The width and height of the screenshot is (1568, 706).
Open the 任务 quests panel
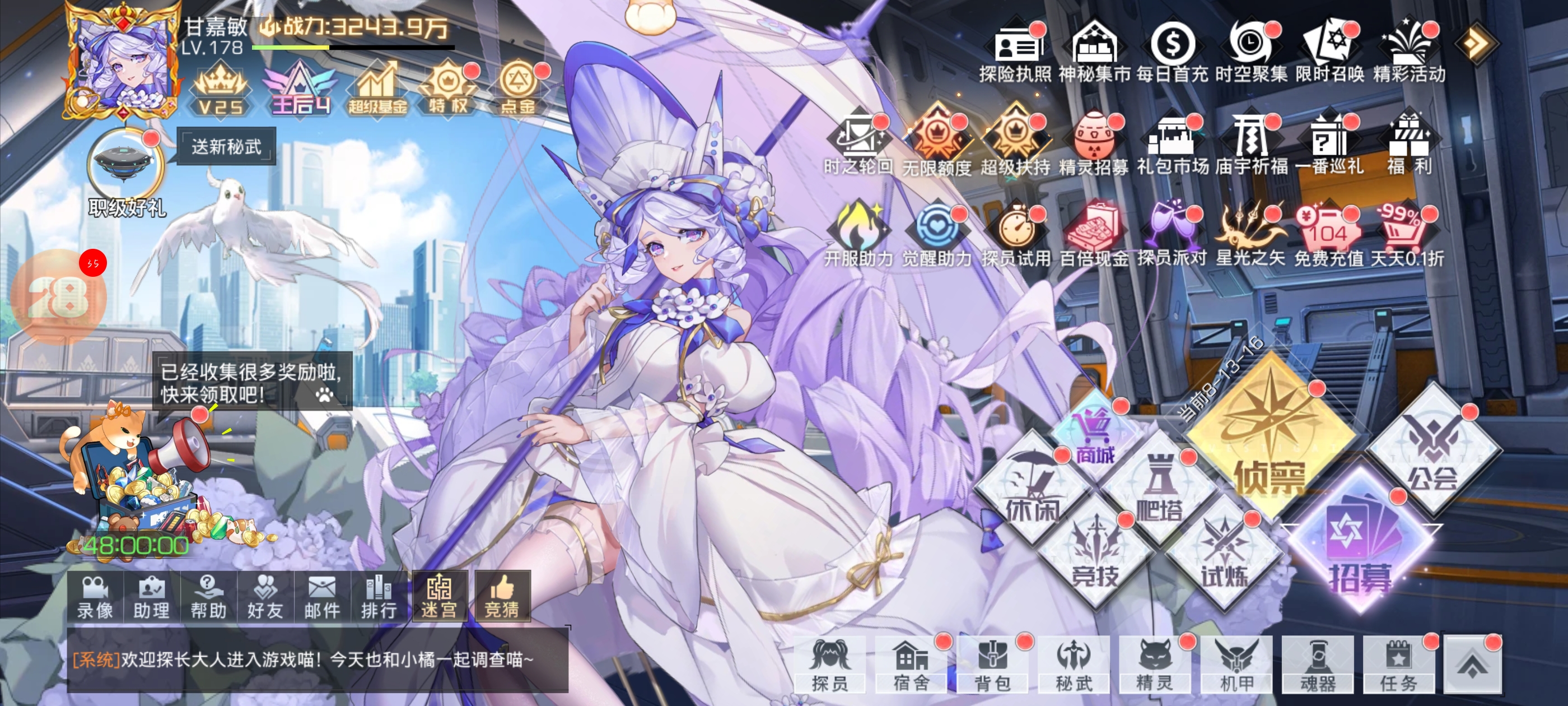coord(1399,664)
